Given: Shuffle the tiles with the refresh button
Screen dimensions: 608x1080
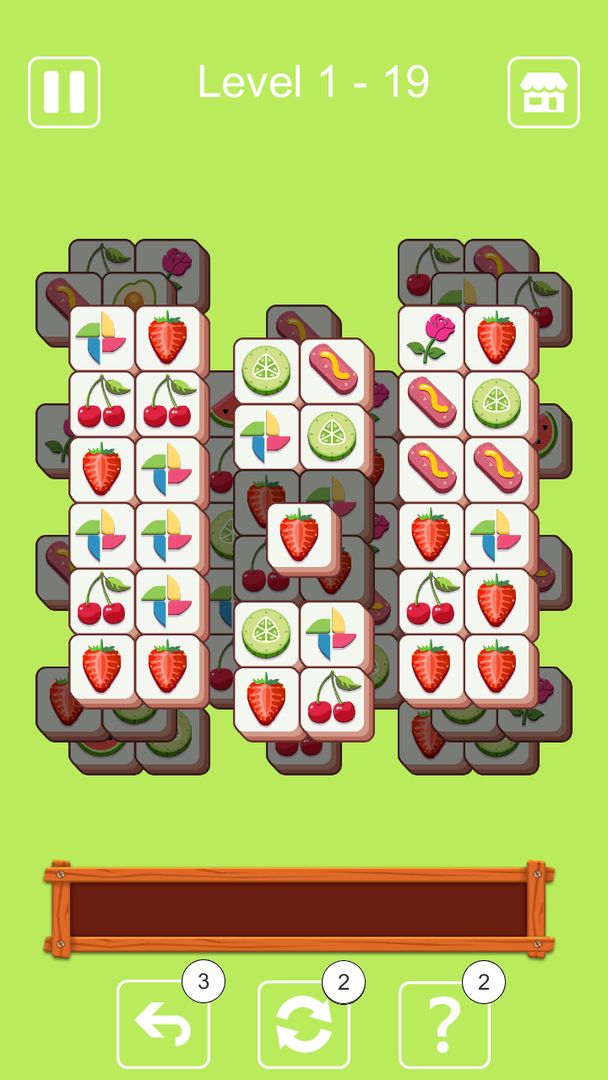Looking at the screenshot, I should (304, 1024).
